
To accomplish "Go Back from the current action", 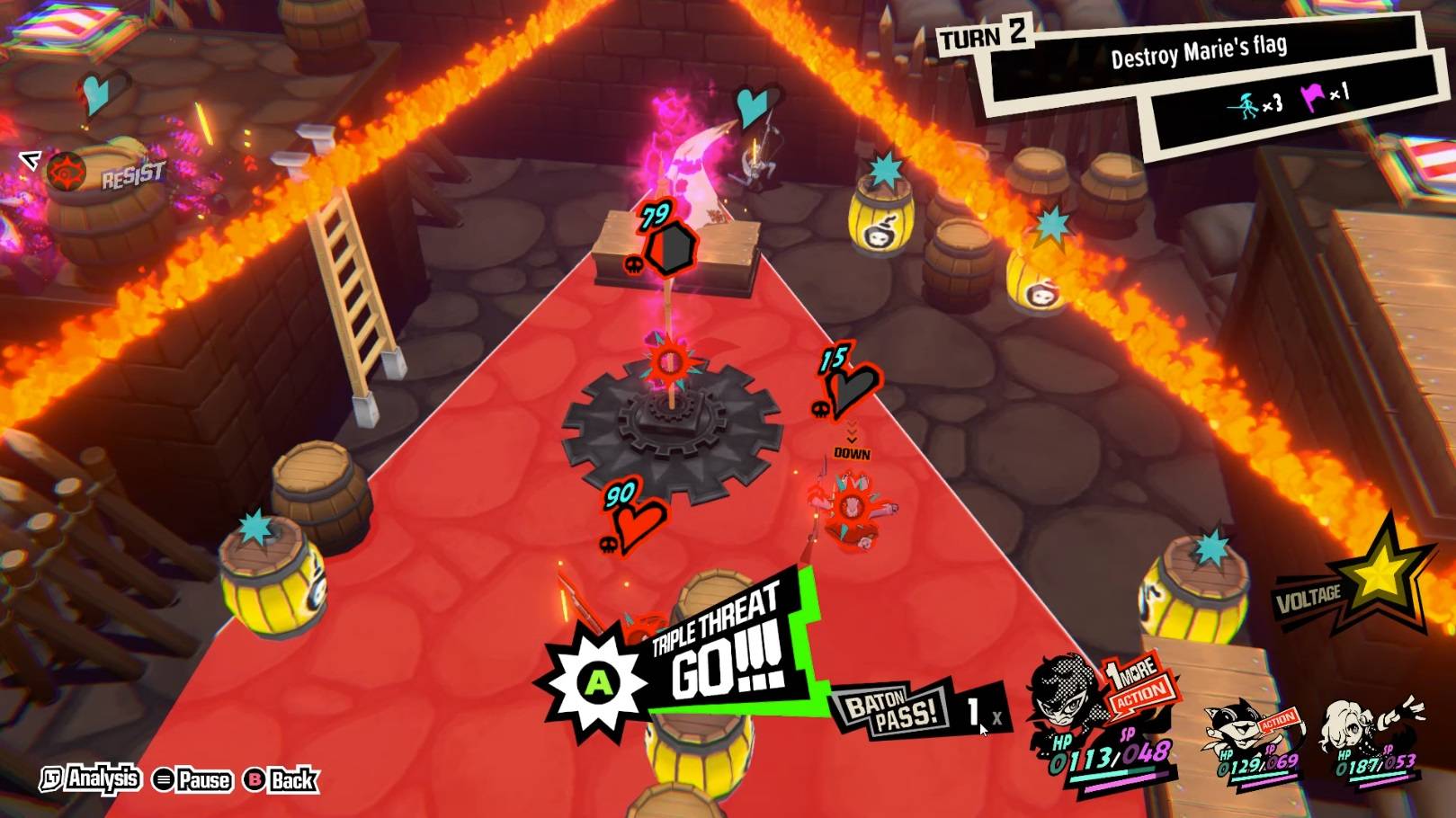I will [x=281, y=779].
